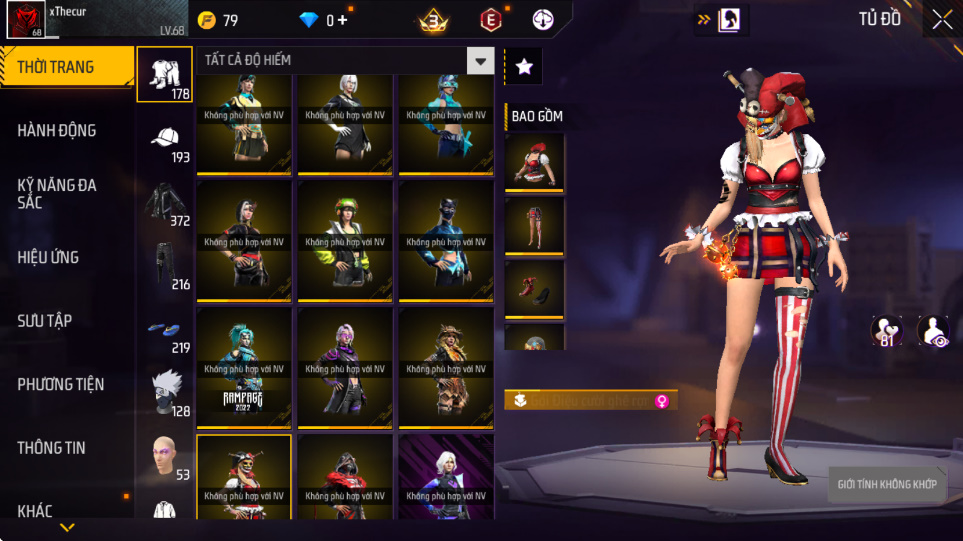Select the masked face category with 128 items
Viewport: 963px width, 541px height.
tap(165, 393)
